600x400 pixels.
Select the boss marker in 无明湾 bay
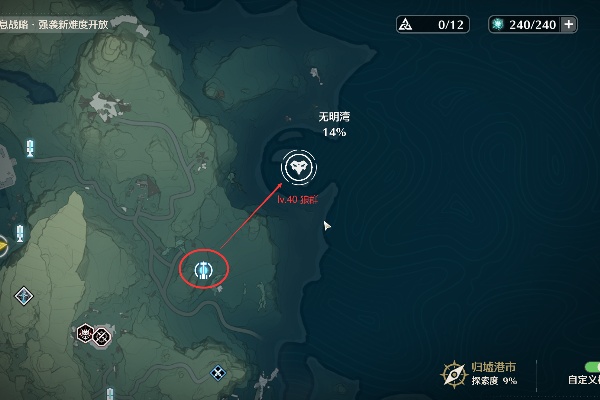(296, 167)
